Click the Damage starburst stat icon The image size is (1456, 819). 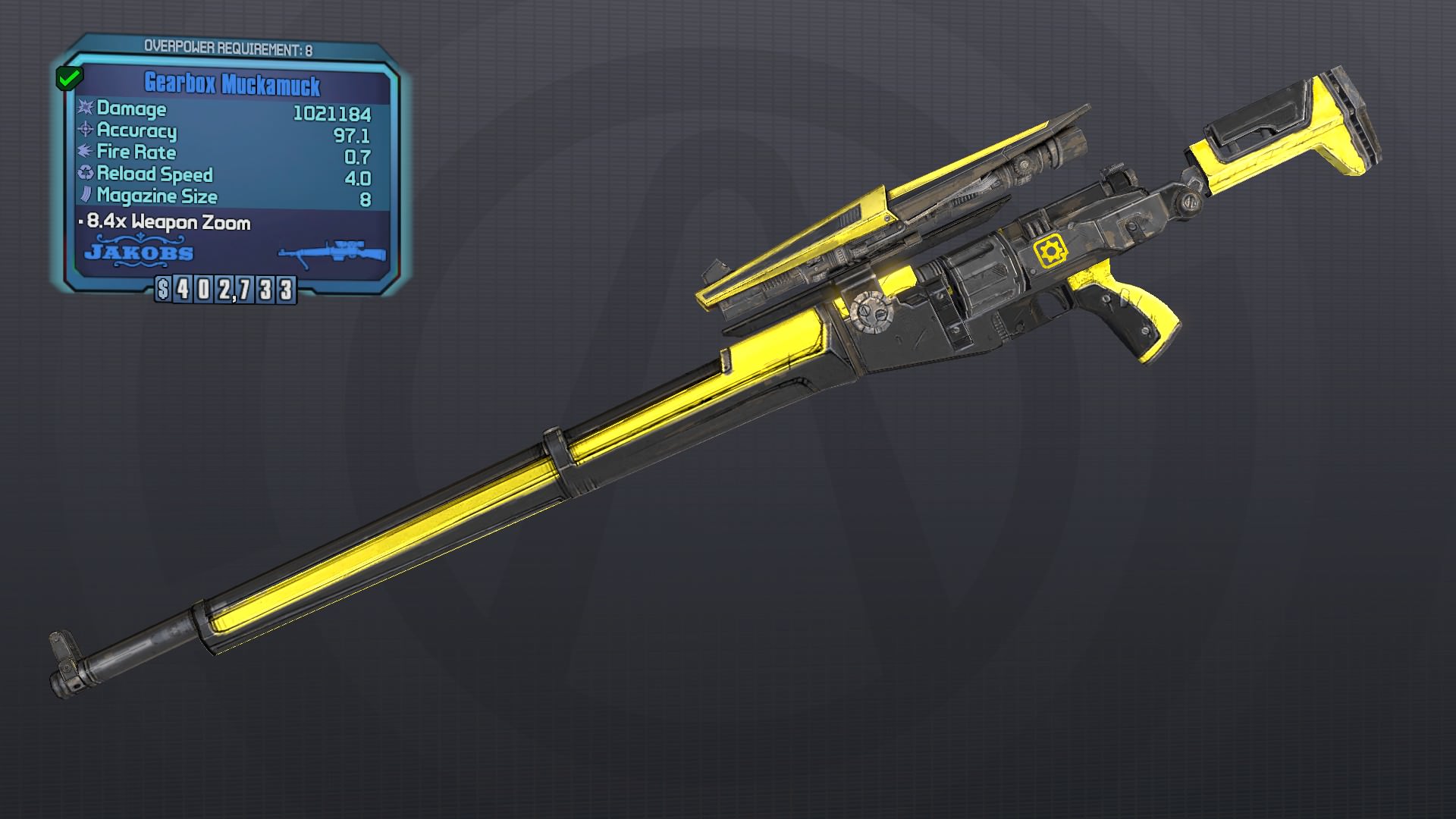point(86,109)
